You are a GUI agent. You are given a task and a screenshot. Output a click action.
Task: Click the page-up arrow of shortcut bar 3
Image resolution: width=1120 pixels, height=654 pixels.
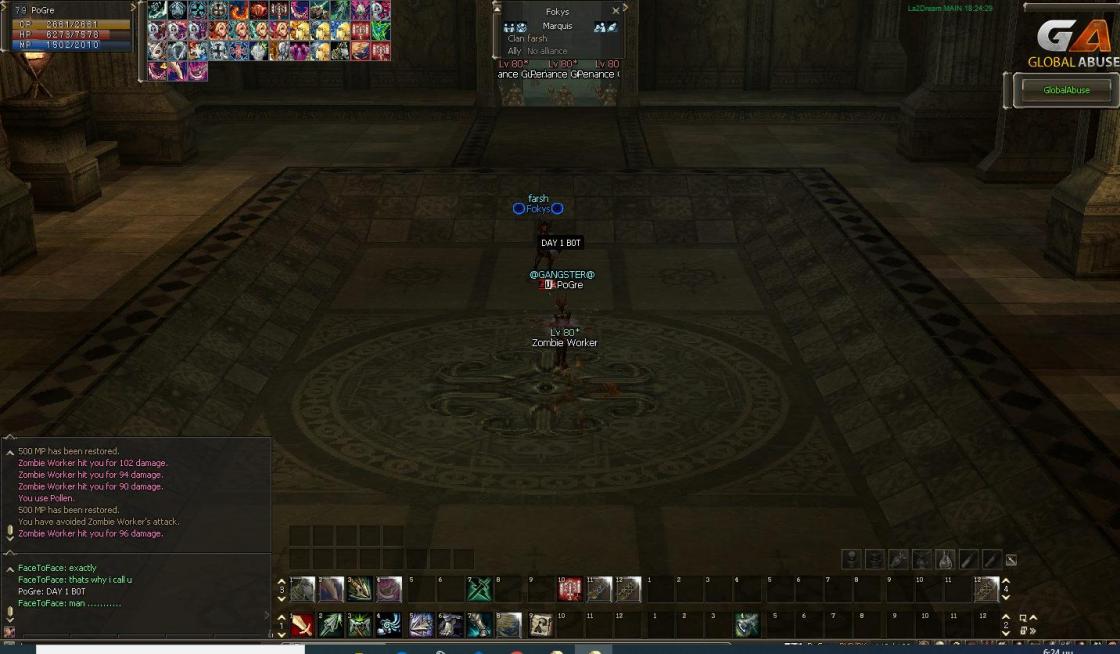[281, 582]
